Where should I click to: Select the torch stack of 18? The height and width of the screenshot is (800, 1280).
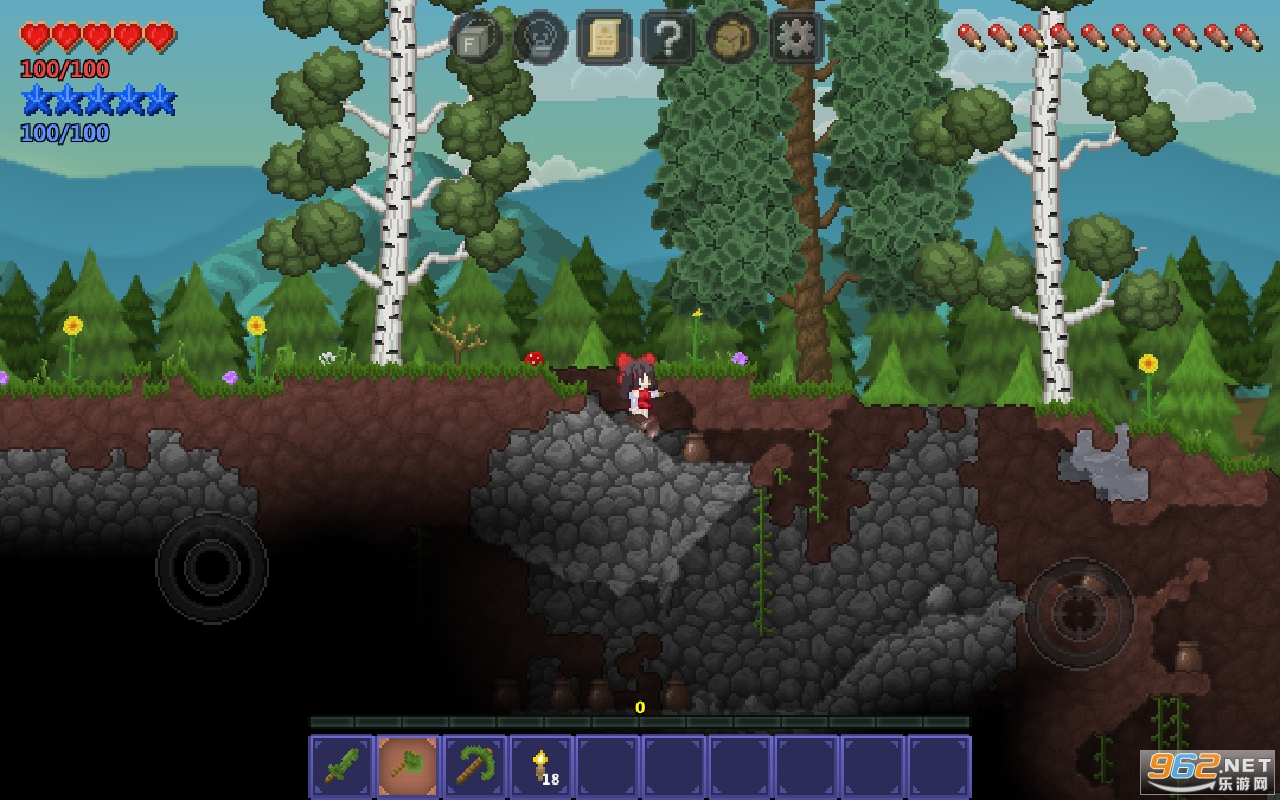541,767
